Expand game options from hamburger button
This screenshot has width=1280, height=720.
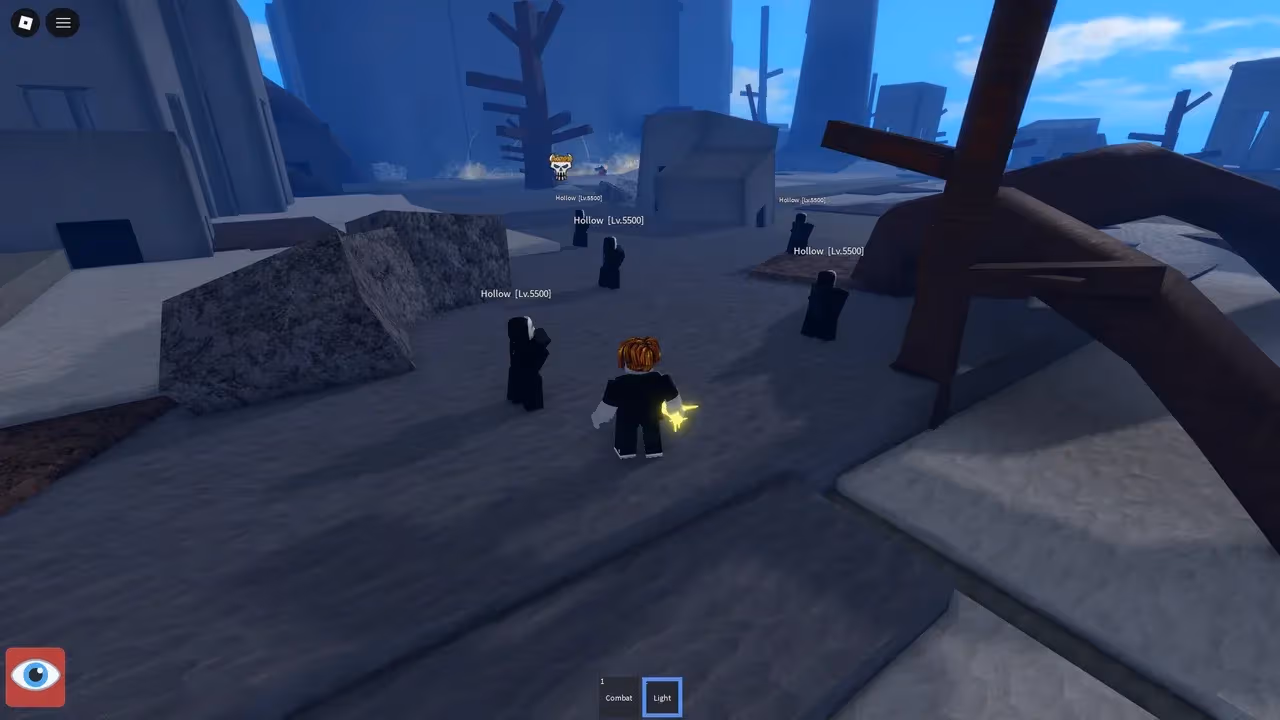coord(62,22)
